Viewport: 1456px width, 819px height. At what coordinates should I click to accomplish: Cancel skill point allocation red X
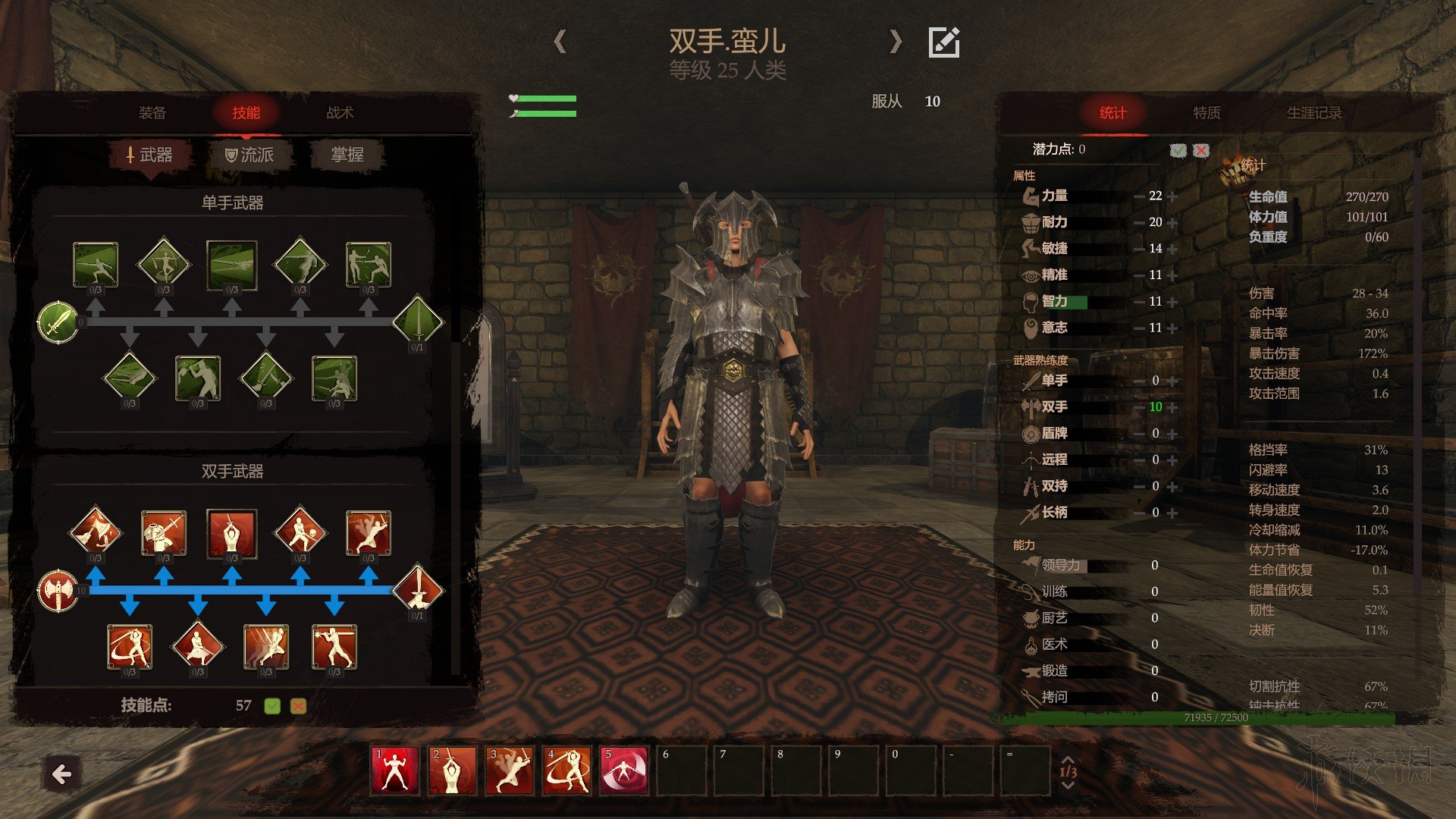(298, 706)
